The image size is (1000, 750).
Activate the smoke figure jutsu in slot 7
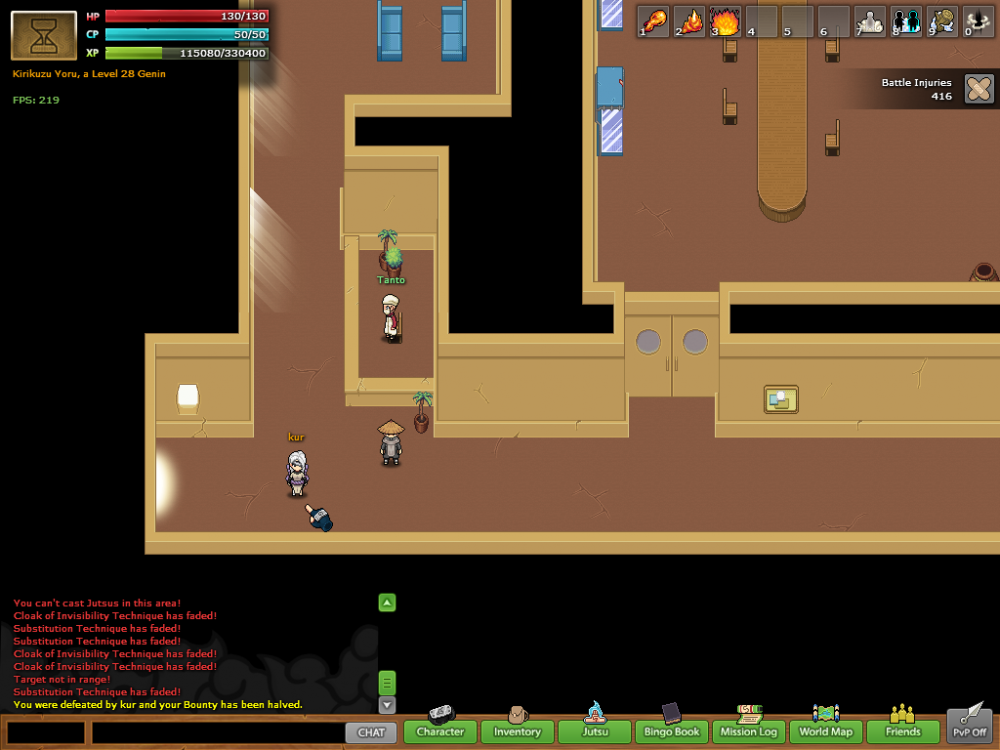[x=870, y=21]
